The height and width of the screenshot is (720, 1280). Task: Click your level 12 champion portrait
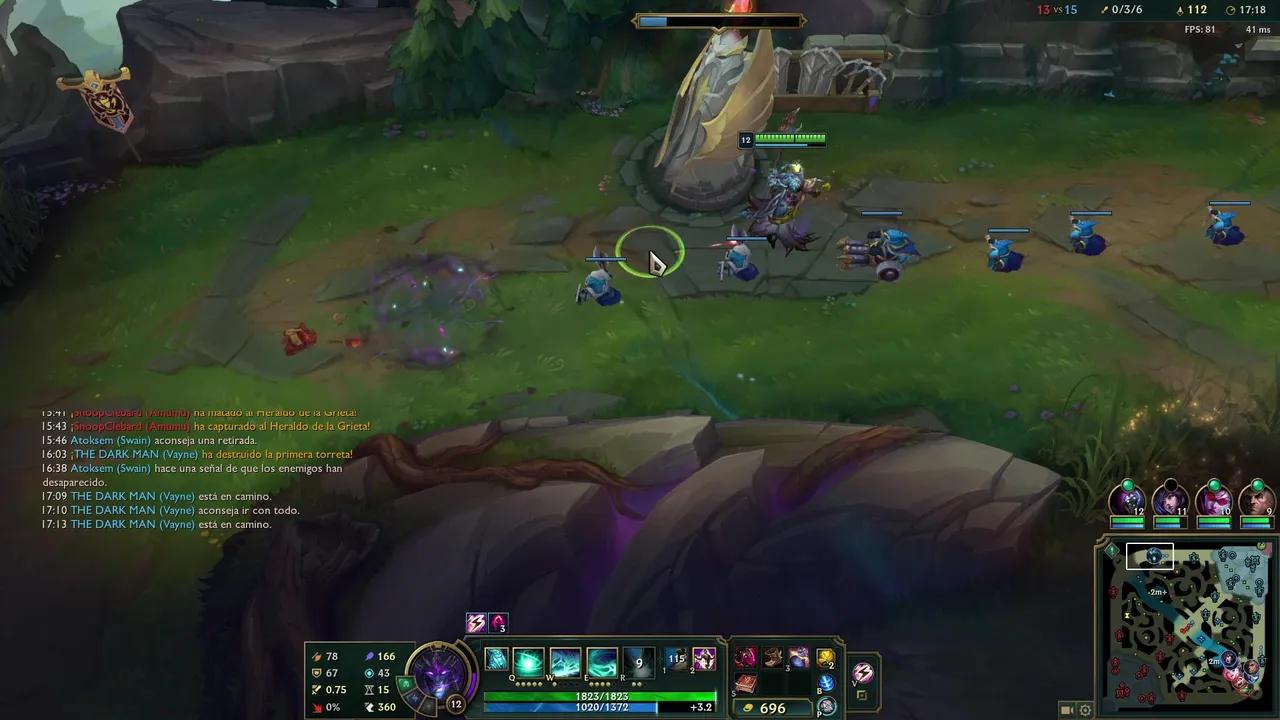click(440, 678)
